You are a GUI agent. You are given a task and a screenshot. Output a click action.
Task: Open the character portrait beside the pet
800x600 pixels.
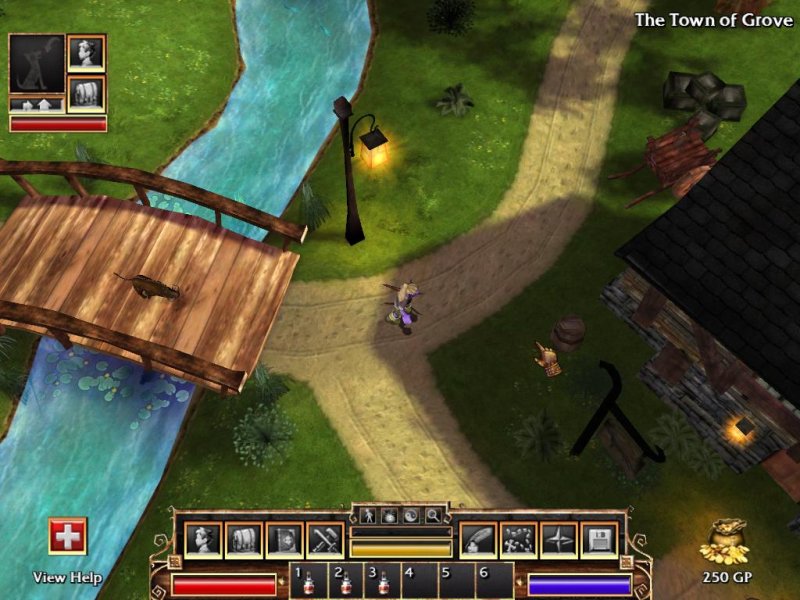click(86, 53)
